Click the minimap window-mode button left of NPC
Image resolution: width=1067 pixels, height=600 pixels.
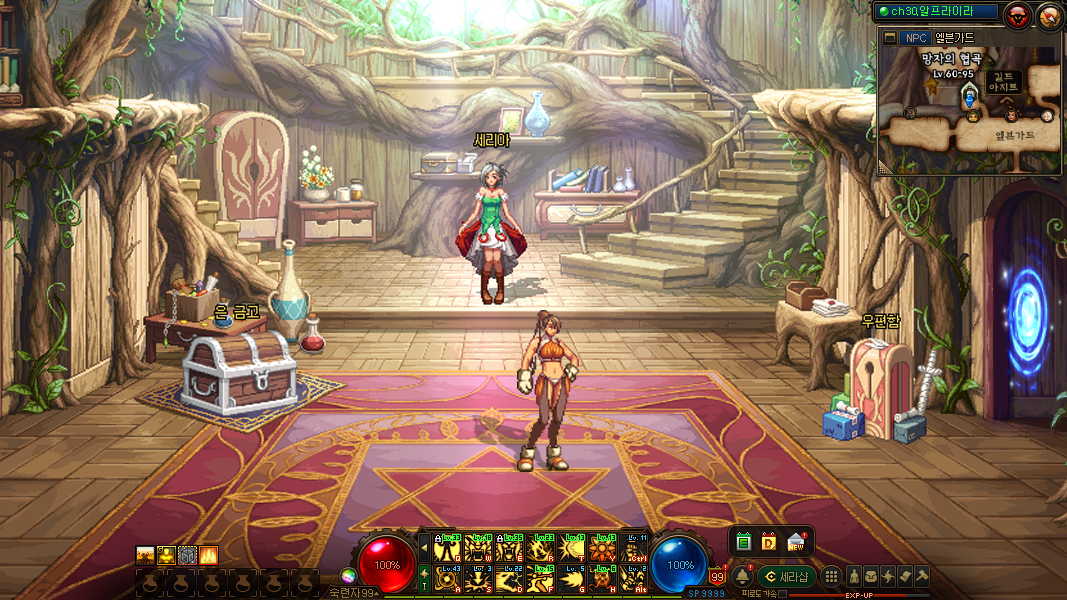coord(890,38)
